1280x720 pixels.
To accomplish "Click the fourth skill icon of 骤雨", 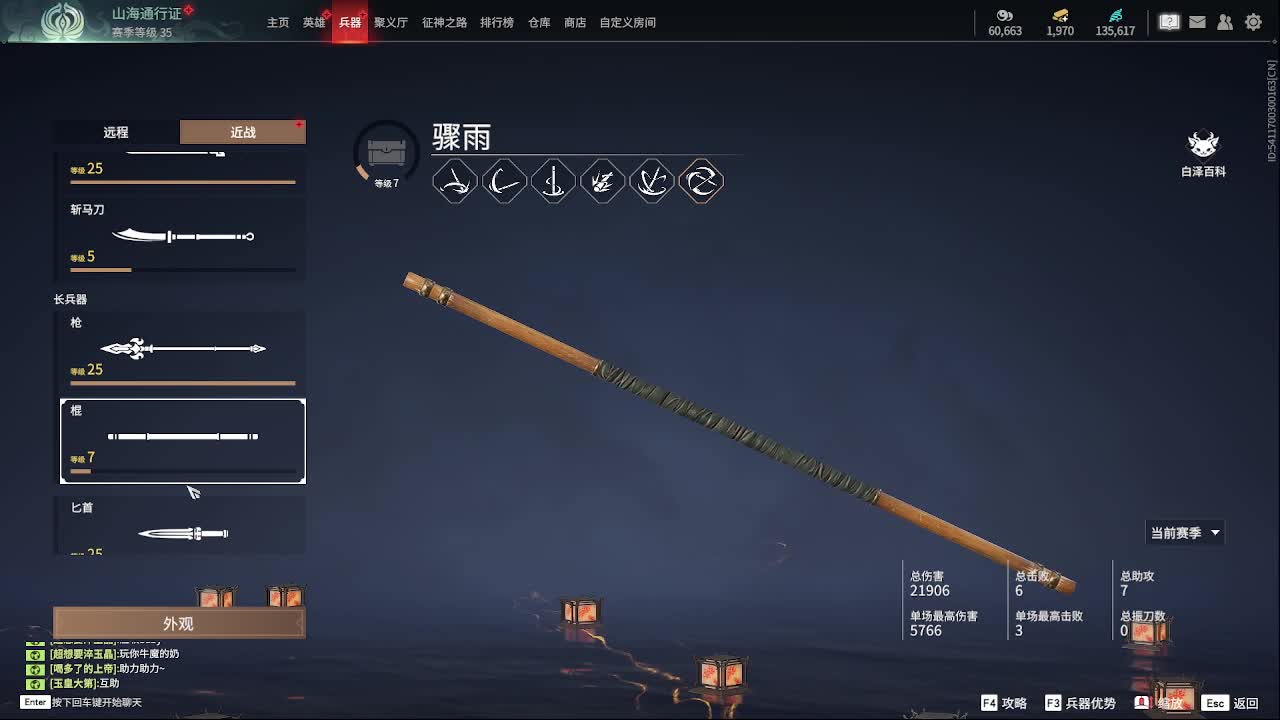I will tap(603, 181).
